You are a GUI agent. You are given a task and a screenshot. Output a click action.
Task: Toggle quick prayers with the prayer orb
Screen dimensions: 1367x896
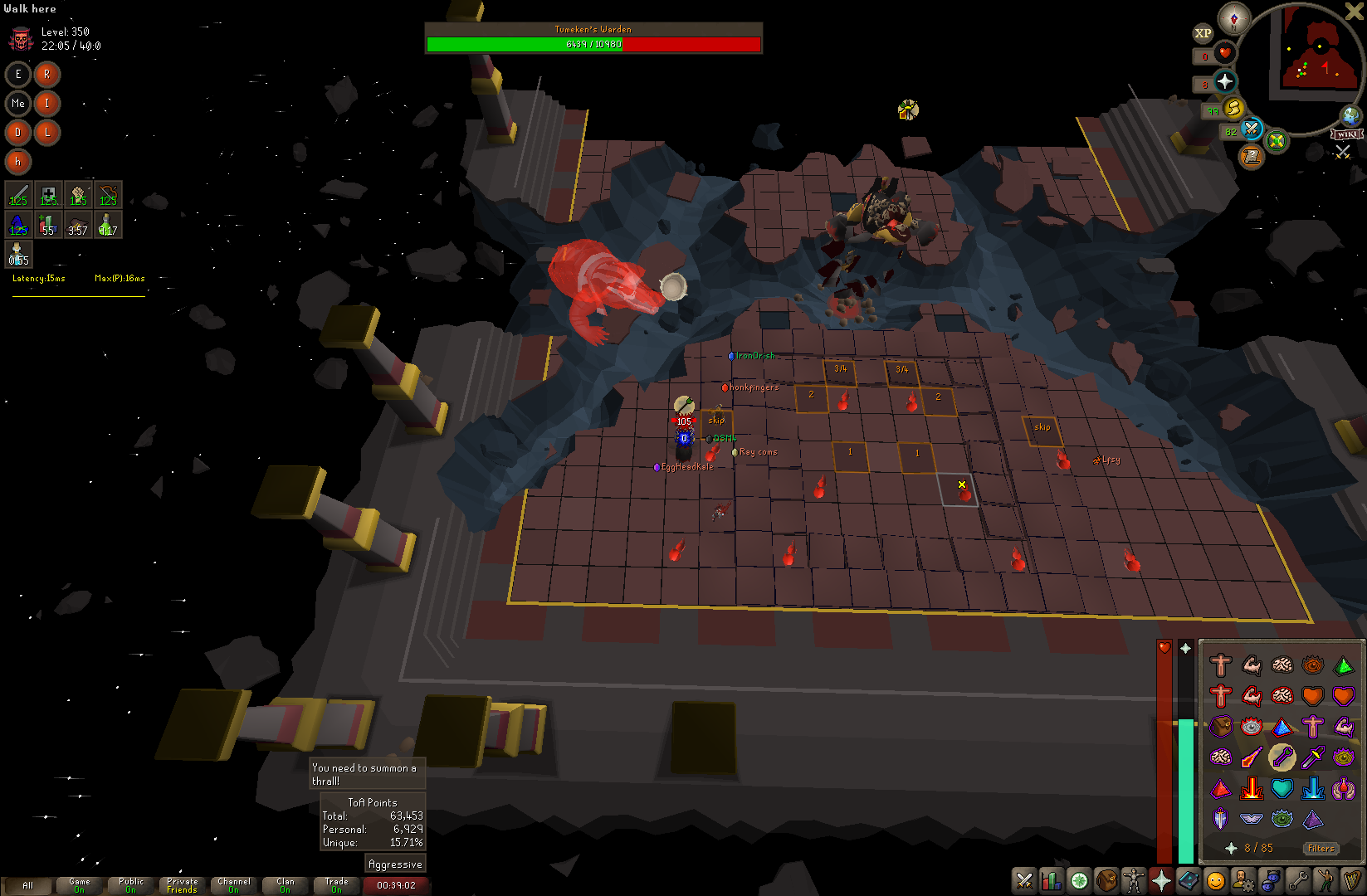coord(1225,81)
